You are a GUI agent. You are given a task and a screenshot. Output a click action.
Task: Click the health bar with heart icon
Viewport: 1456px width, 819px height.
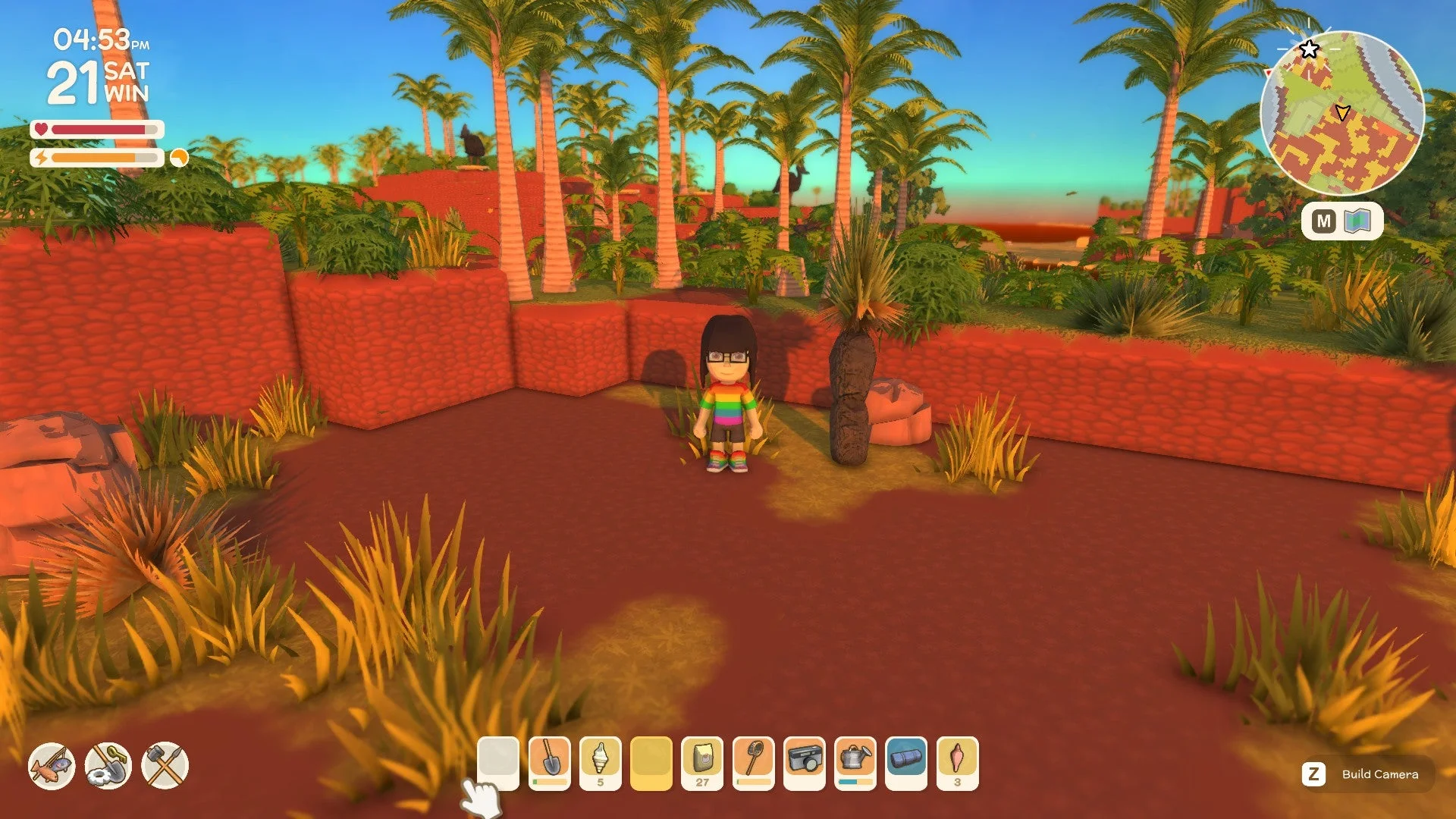click(99, 130)
